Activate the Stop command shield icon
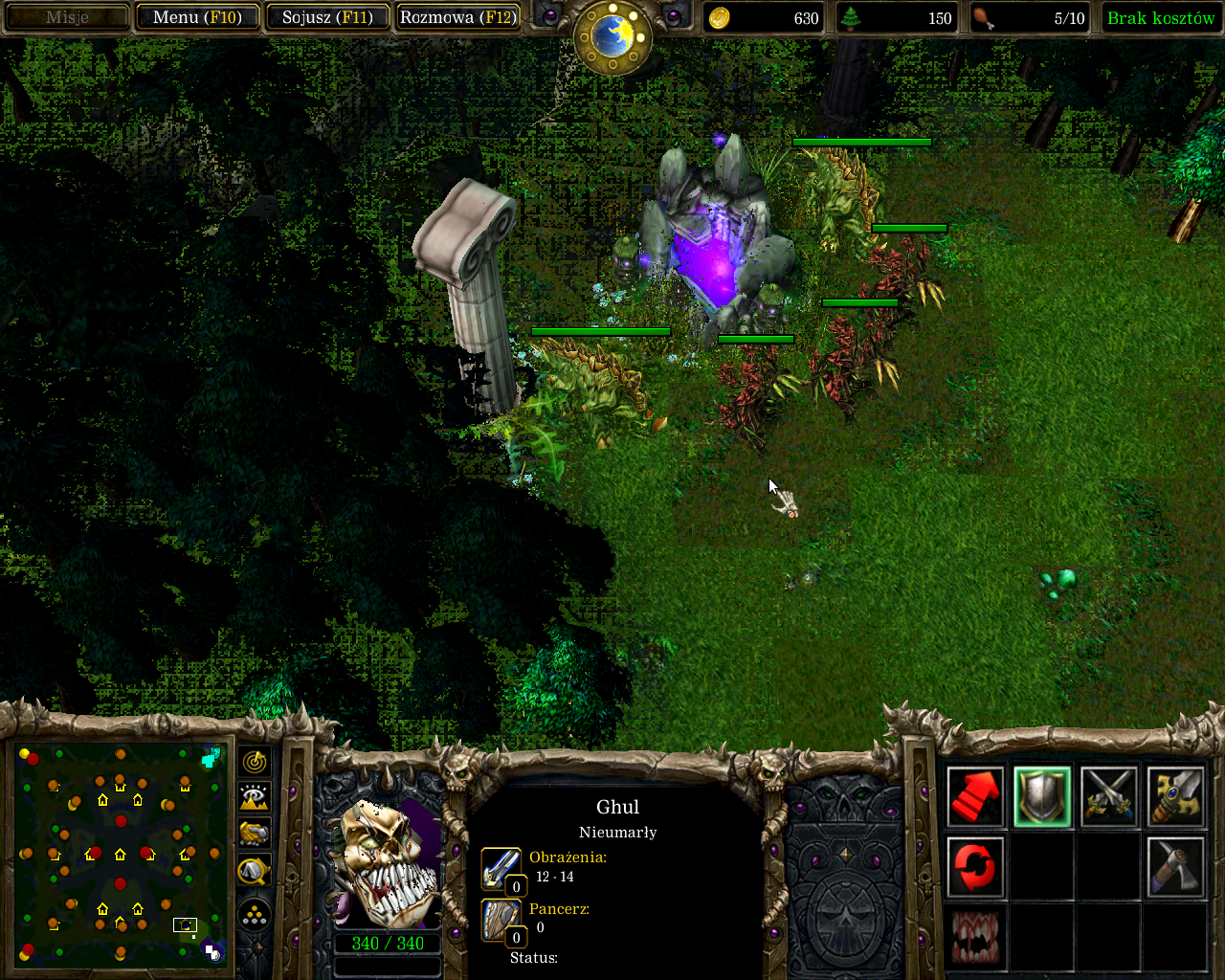The image size is (1225, 980). pyautogui.click(x=1042, y=797)
